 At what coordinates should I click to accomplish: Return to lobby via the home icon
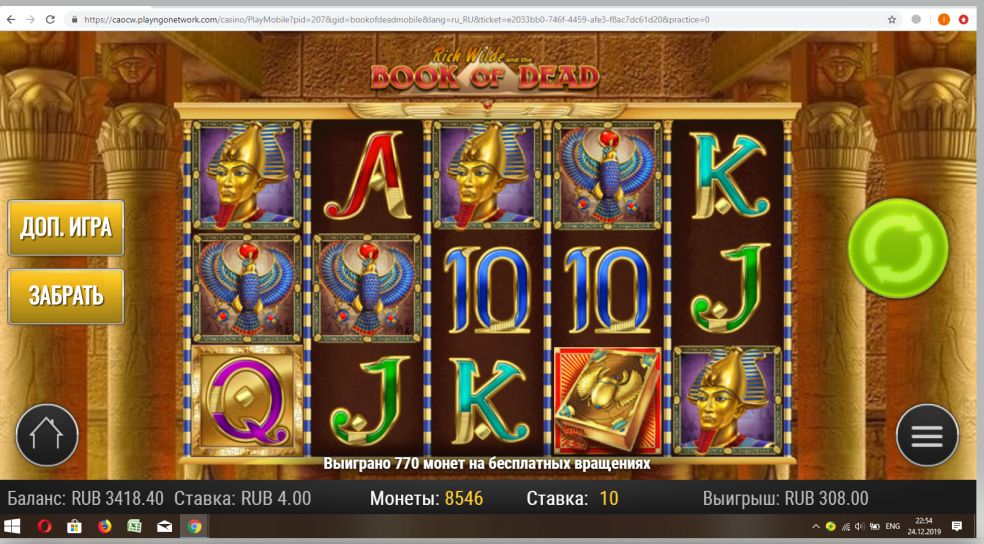46,435
